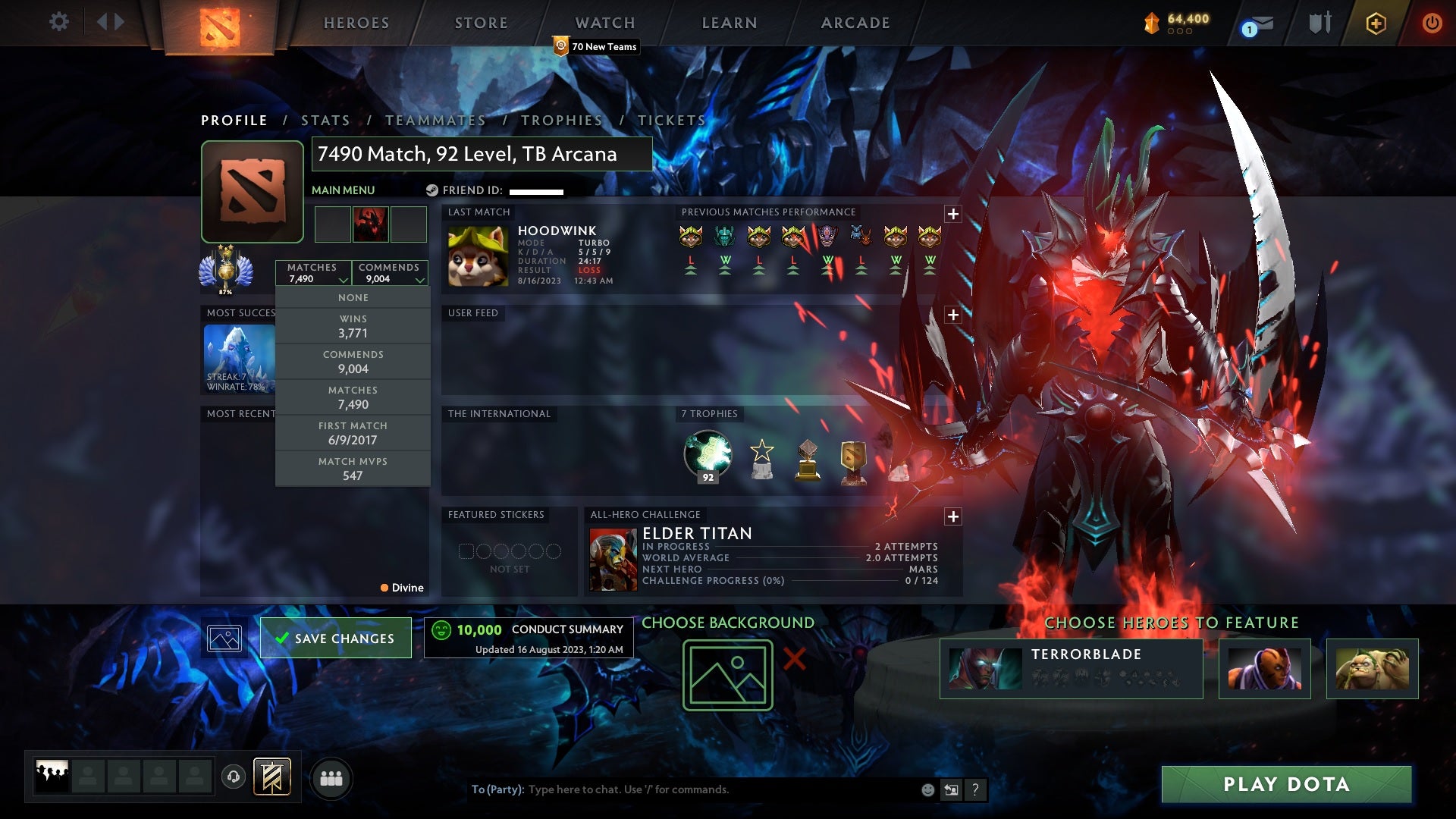Open settings with the gear icon
This screenshot has width=1456, height=819.
58,22
